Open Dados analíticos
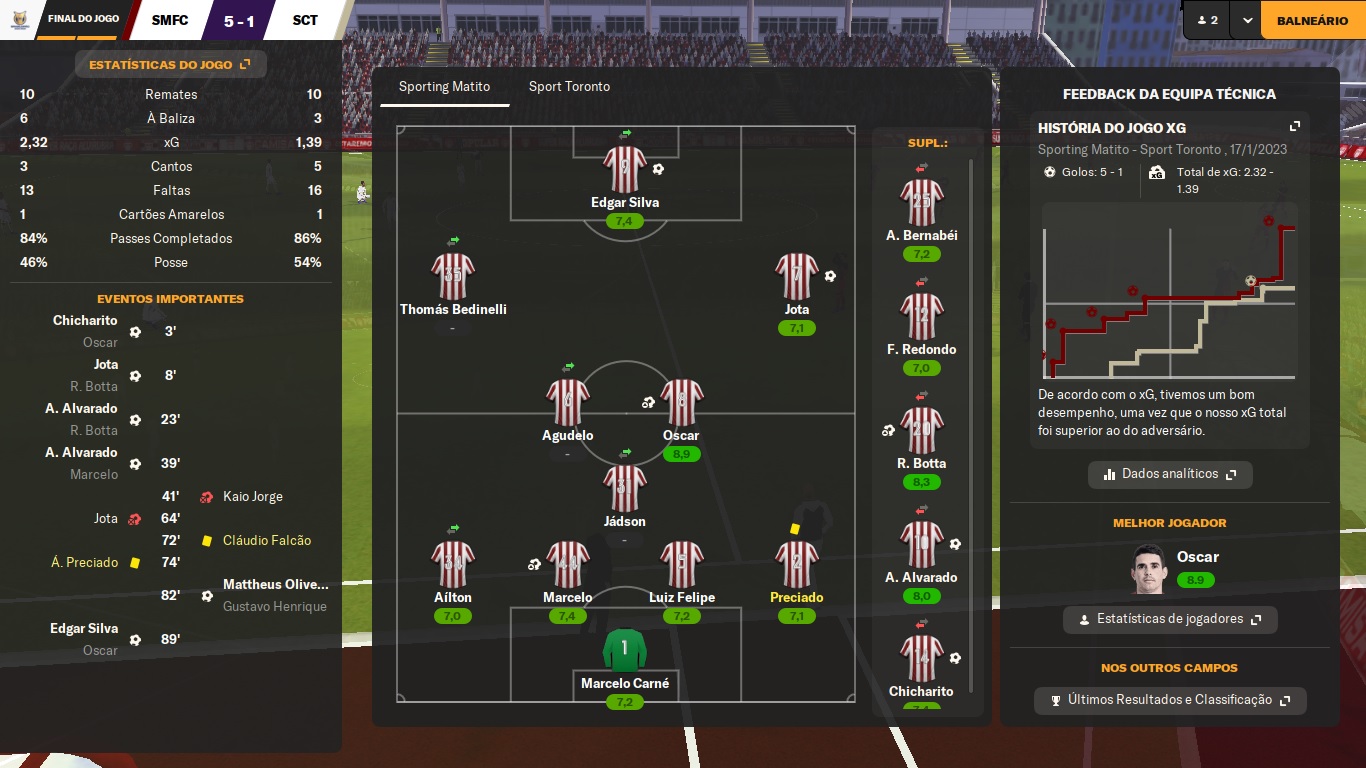The image size is (1366, 768). click(1170, 474)
